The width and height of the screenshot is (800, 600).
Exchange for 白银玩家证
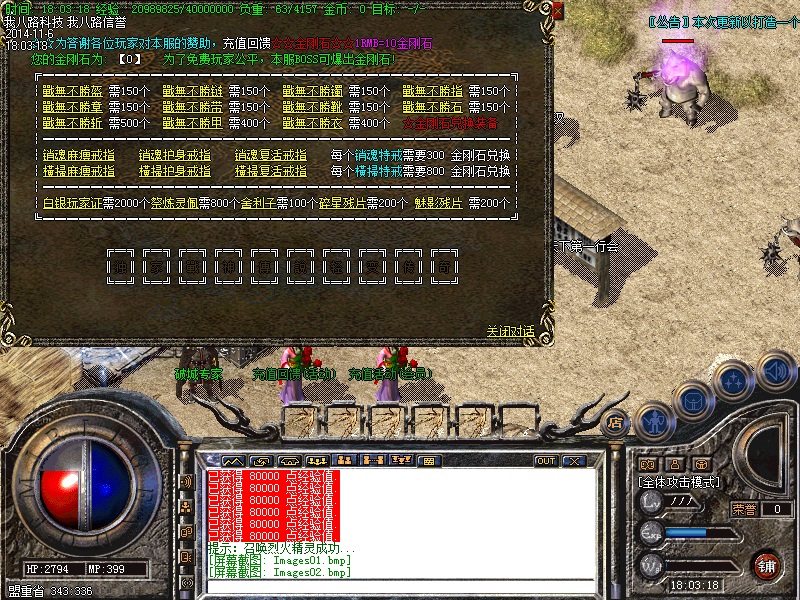point(72,203)
